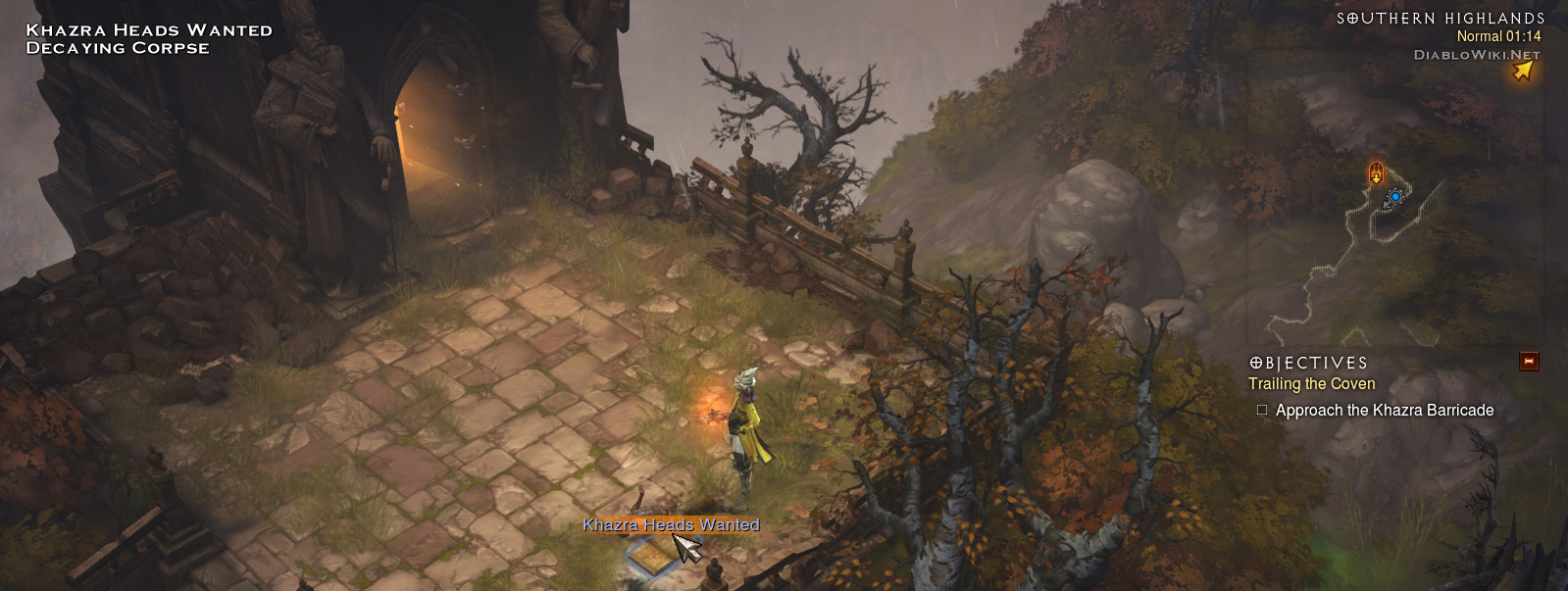Select the Trailing the Coven quest title
The width and height of the screenshot is (1568, 591).
point(1311,384)
